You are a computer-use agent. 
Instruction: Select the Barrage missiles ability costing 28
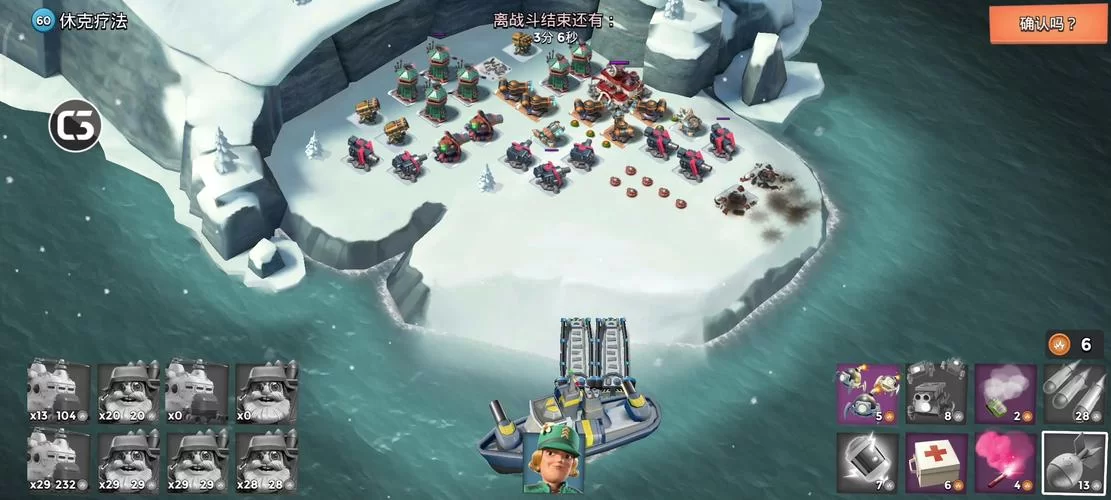pyautogui.click(x=1074, y=393)
